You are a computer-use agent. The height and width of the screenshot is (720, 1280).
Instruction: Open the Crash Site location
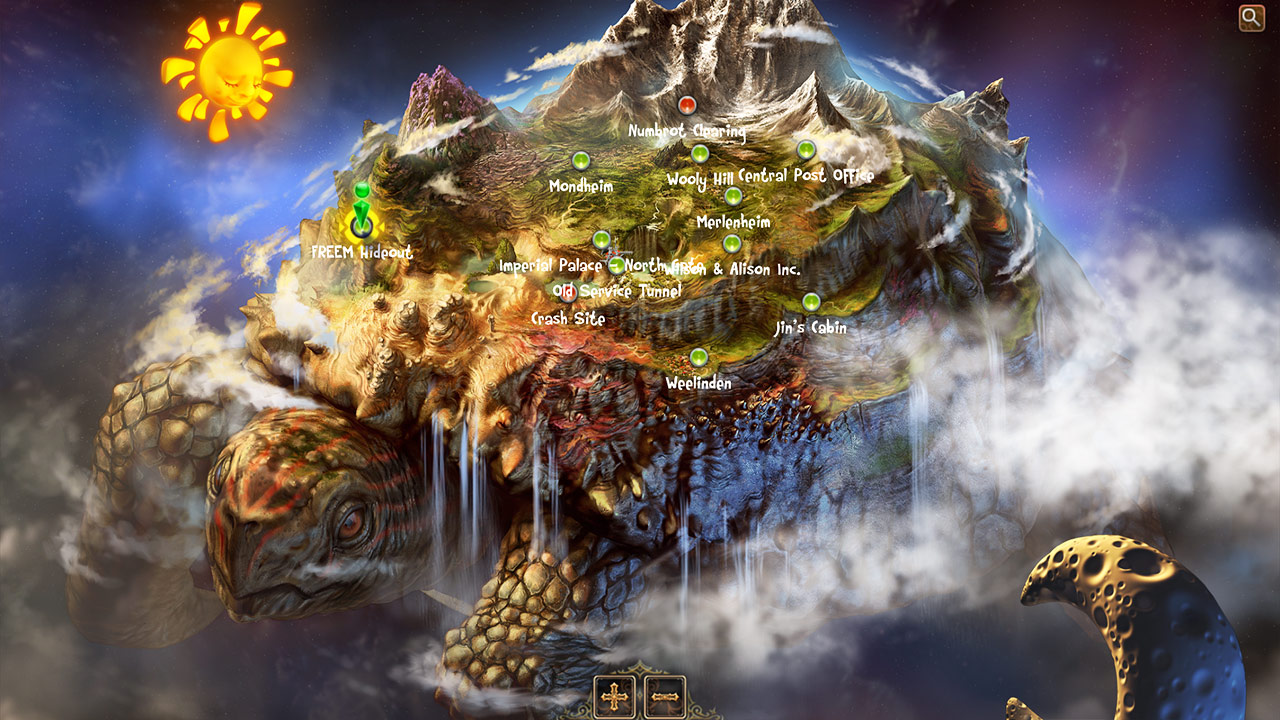click(x=568, y=318)
